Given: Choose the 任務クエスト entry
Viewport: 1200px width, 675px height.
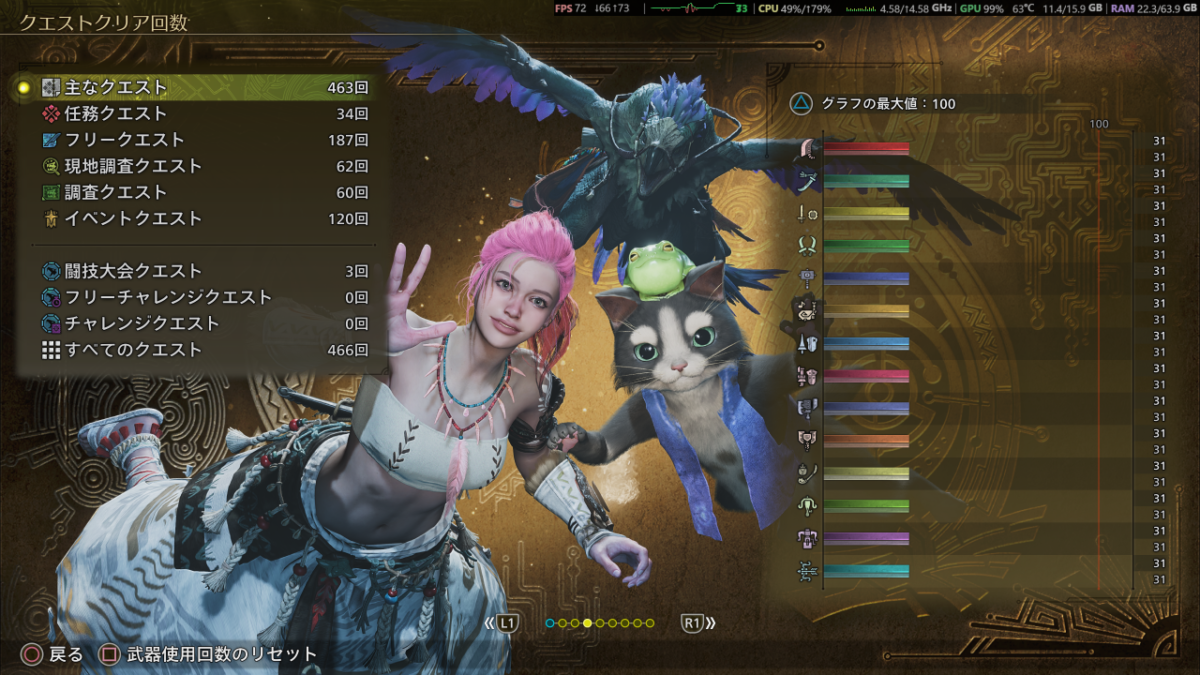Looking at the screenshot, I should pos(200,114).
